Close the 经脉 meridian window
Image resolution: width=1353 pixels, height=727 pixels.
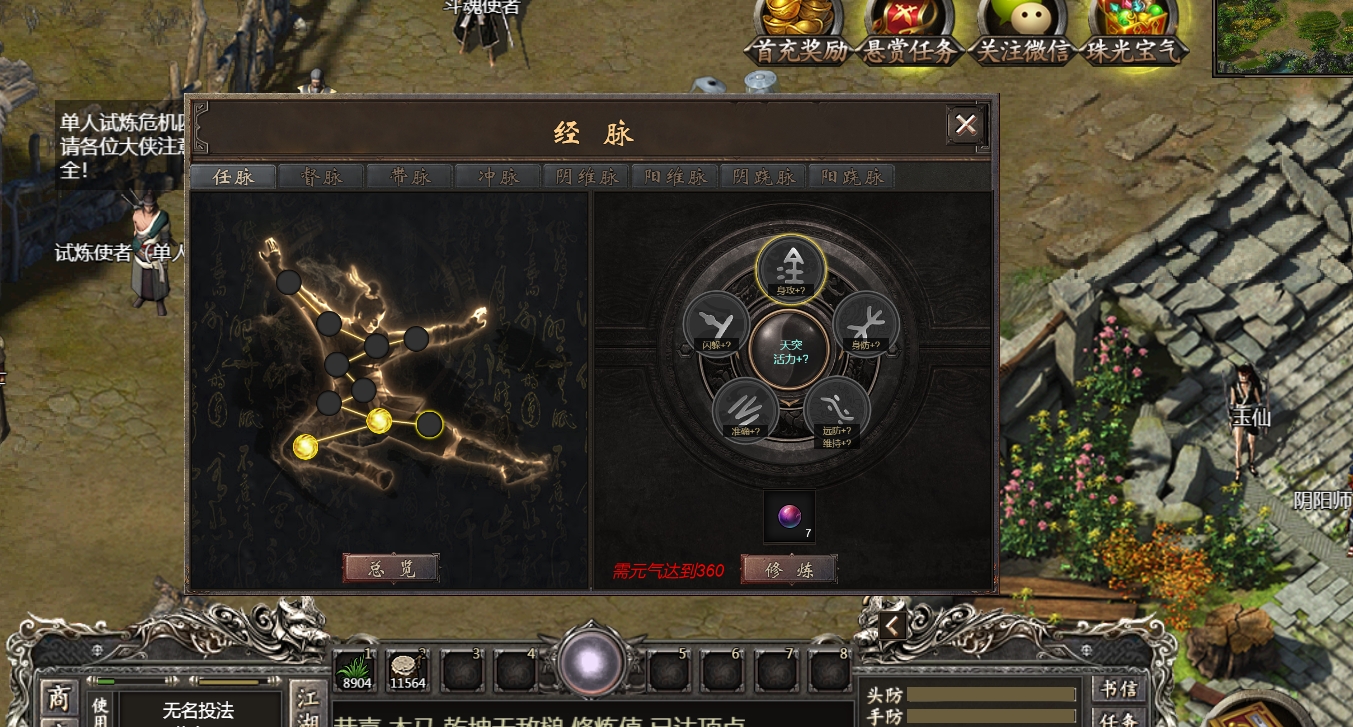point(966,125)
